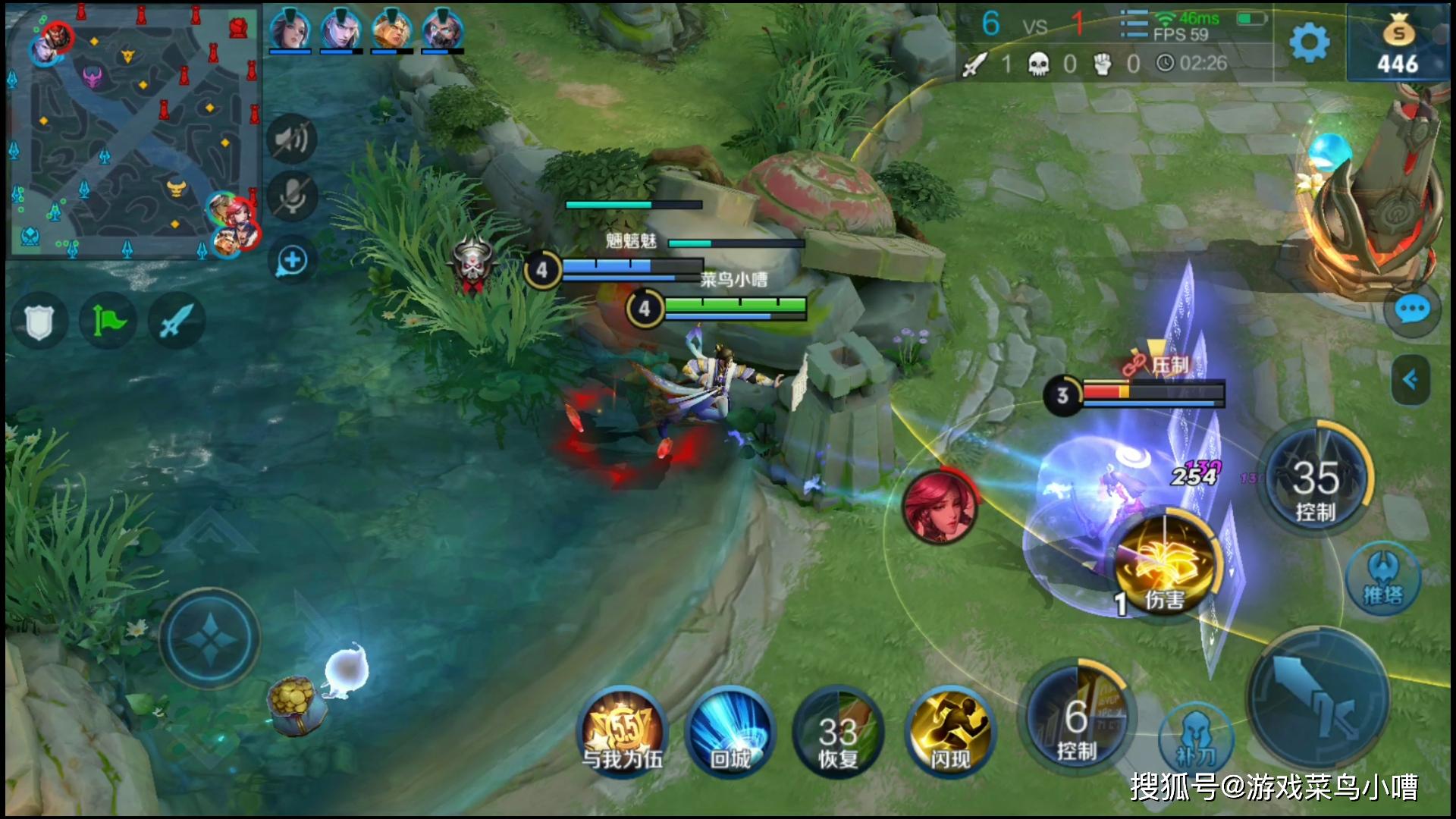This screenshot has height=819, width=1456.
Task: Send the sword attack signal
Action: point(177,322)
